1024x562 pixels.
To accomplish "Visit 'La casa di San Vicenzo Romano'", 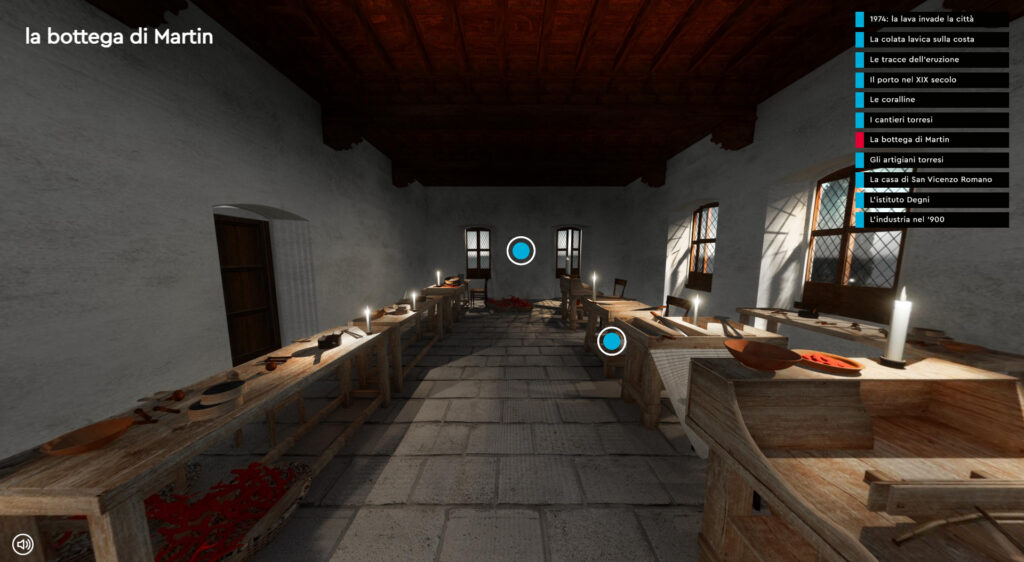I will 930,179.
